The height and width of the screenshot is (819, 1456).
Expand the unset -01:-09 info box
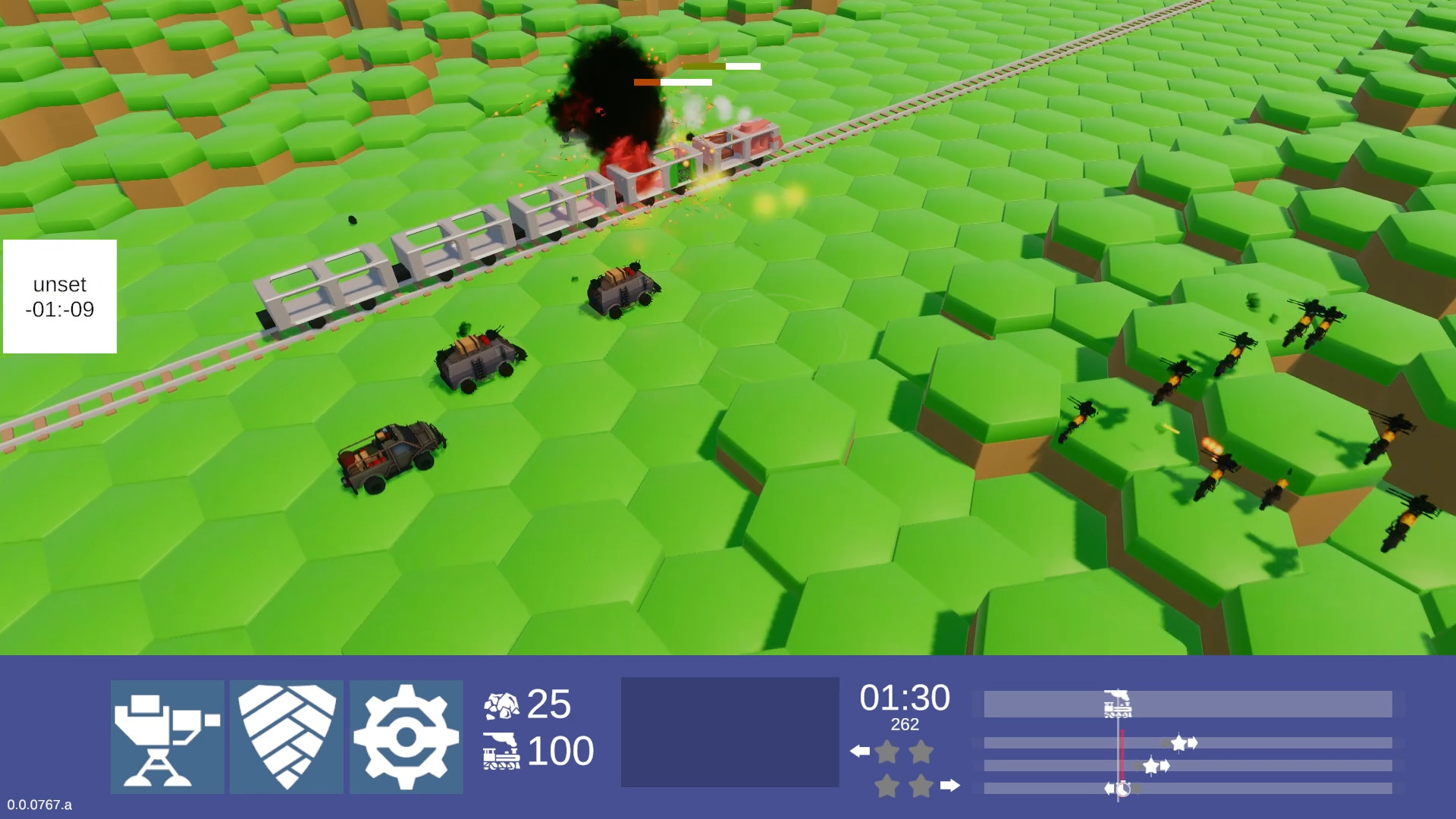point(58,297)
